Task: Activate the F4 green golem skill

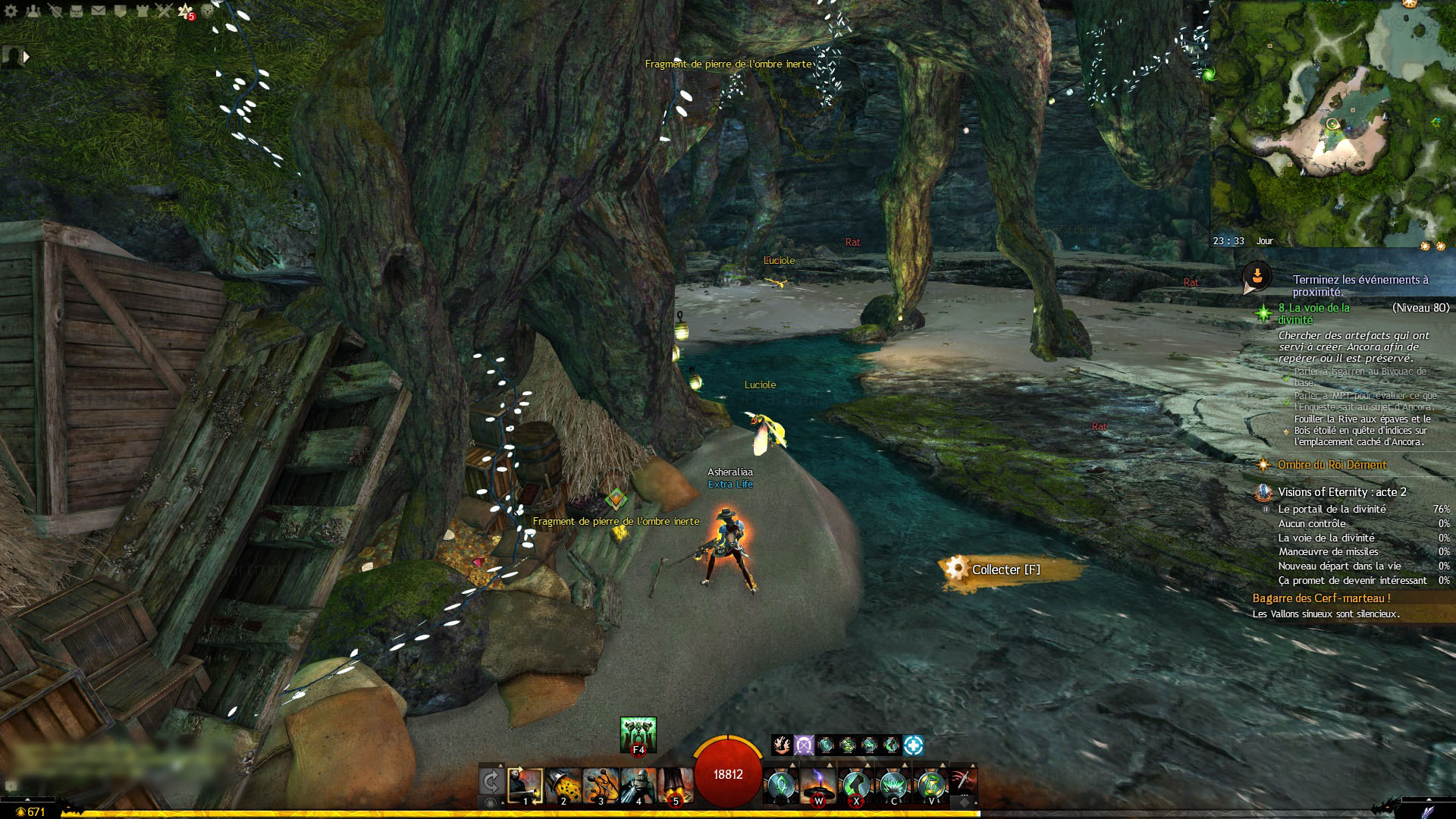Action: pyautogui.click(x=638, y=734)
